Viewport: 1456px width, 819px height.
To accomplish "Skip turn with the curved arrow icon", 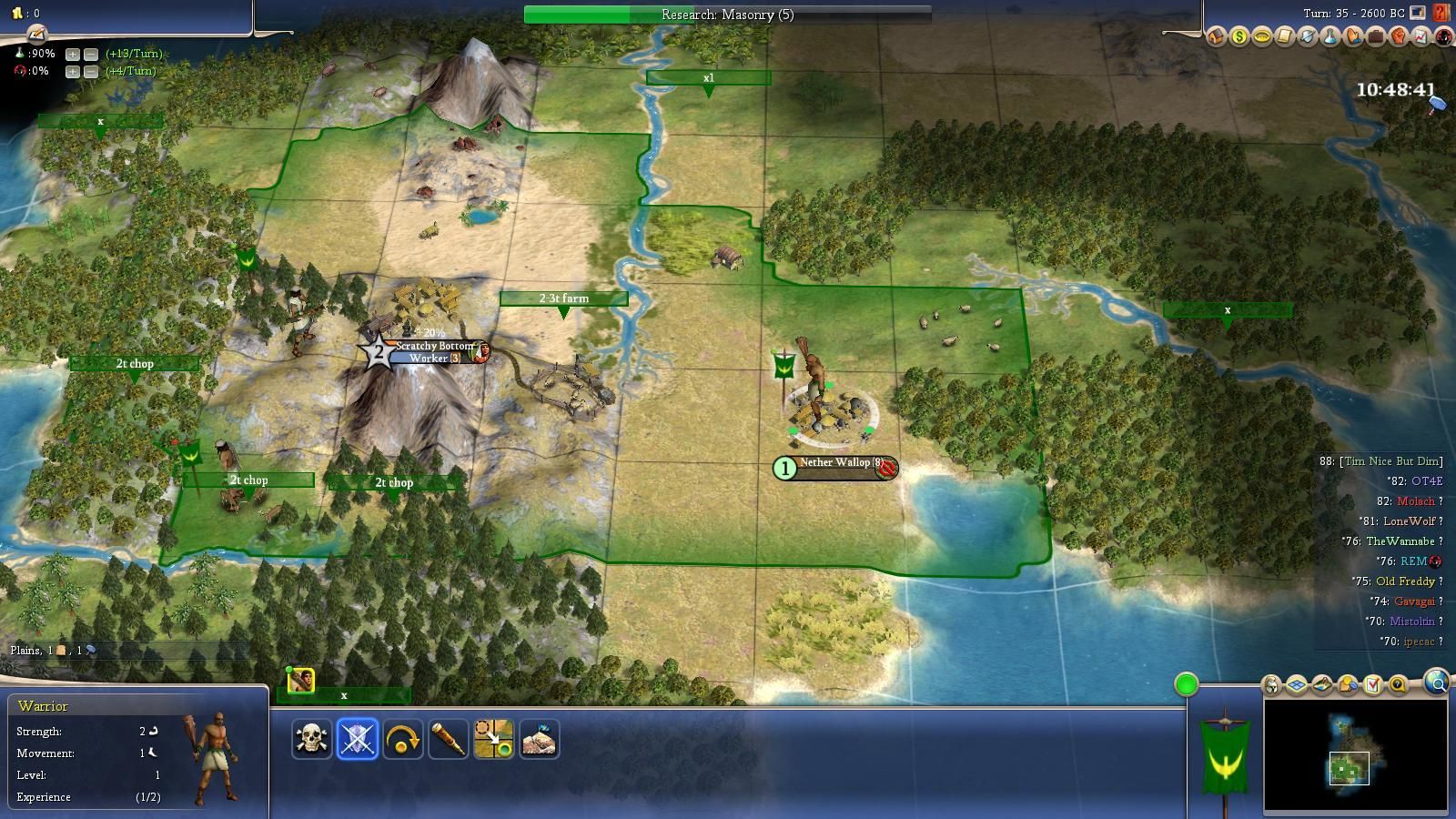I will coord(403,739).
